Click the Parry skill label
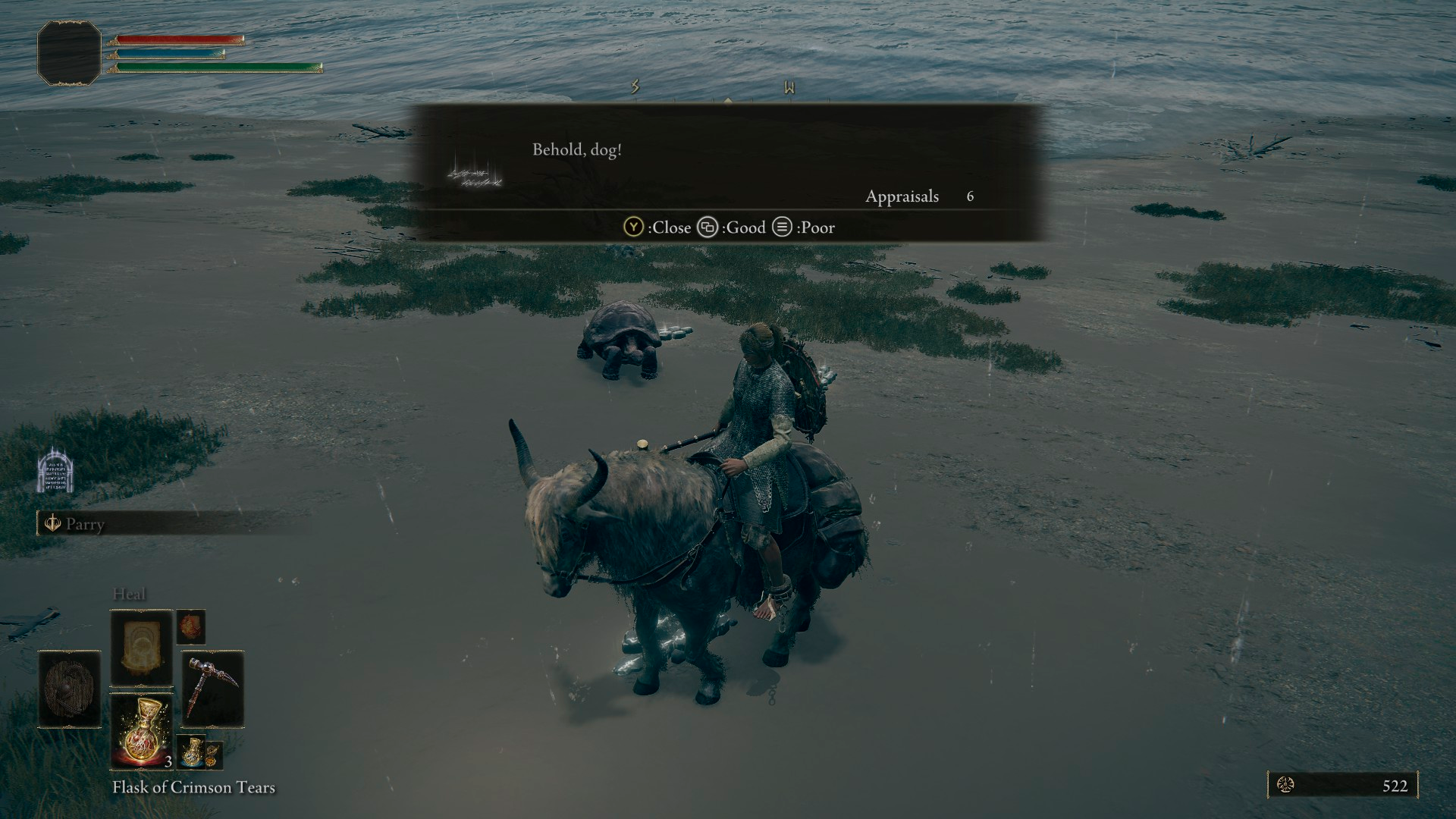The width and height of the screenshot is (1456, 819). [x=84, y=524]
